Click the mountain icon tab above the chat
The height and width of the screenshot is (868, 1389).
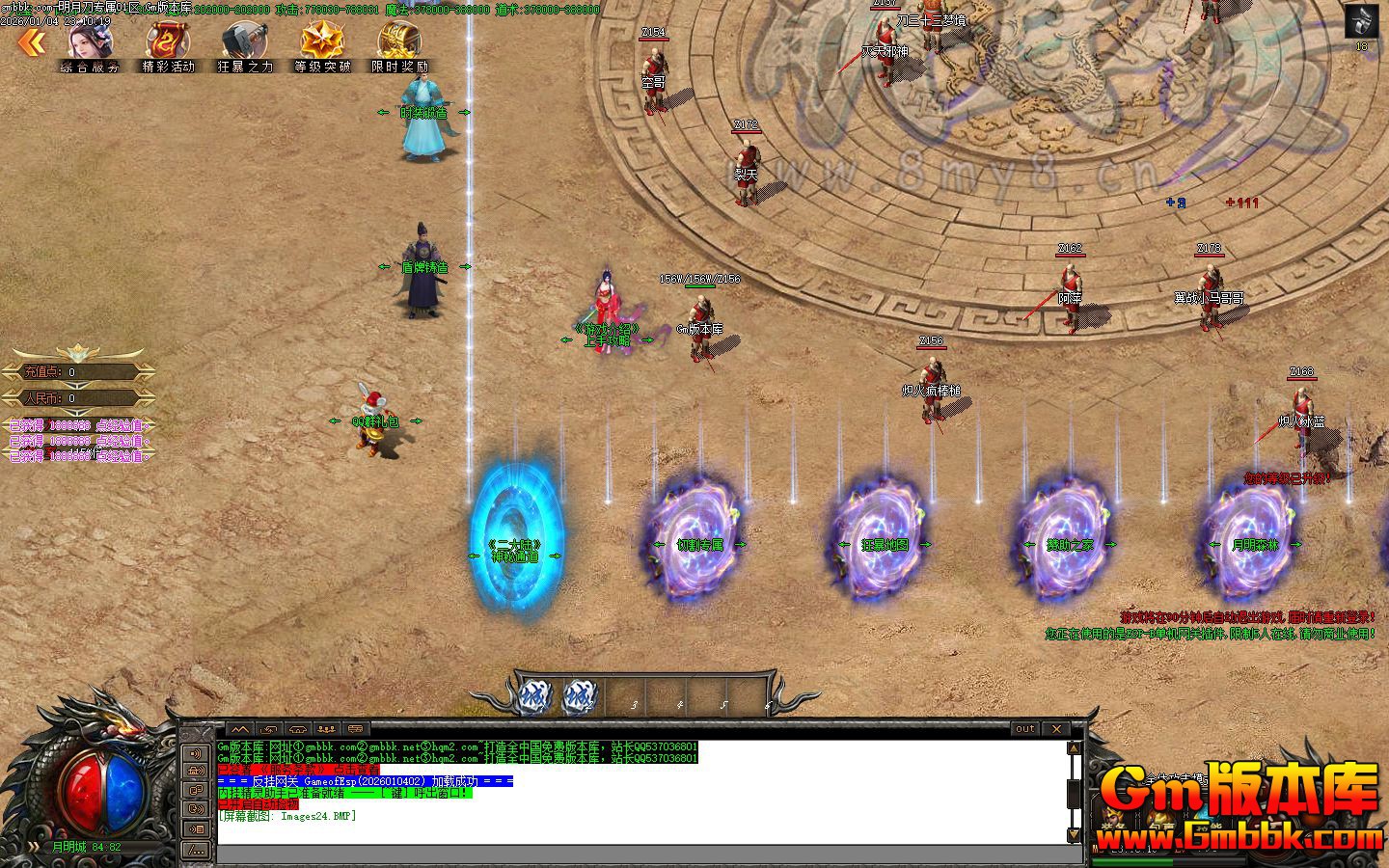point(238,729)
